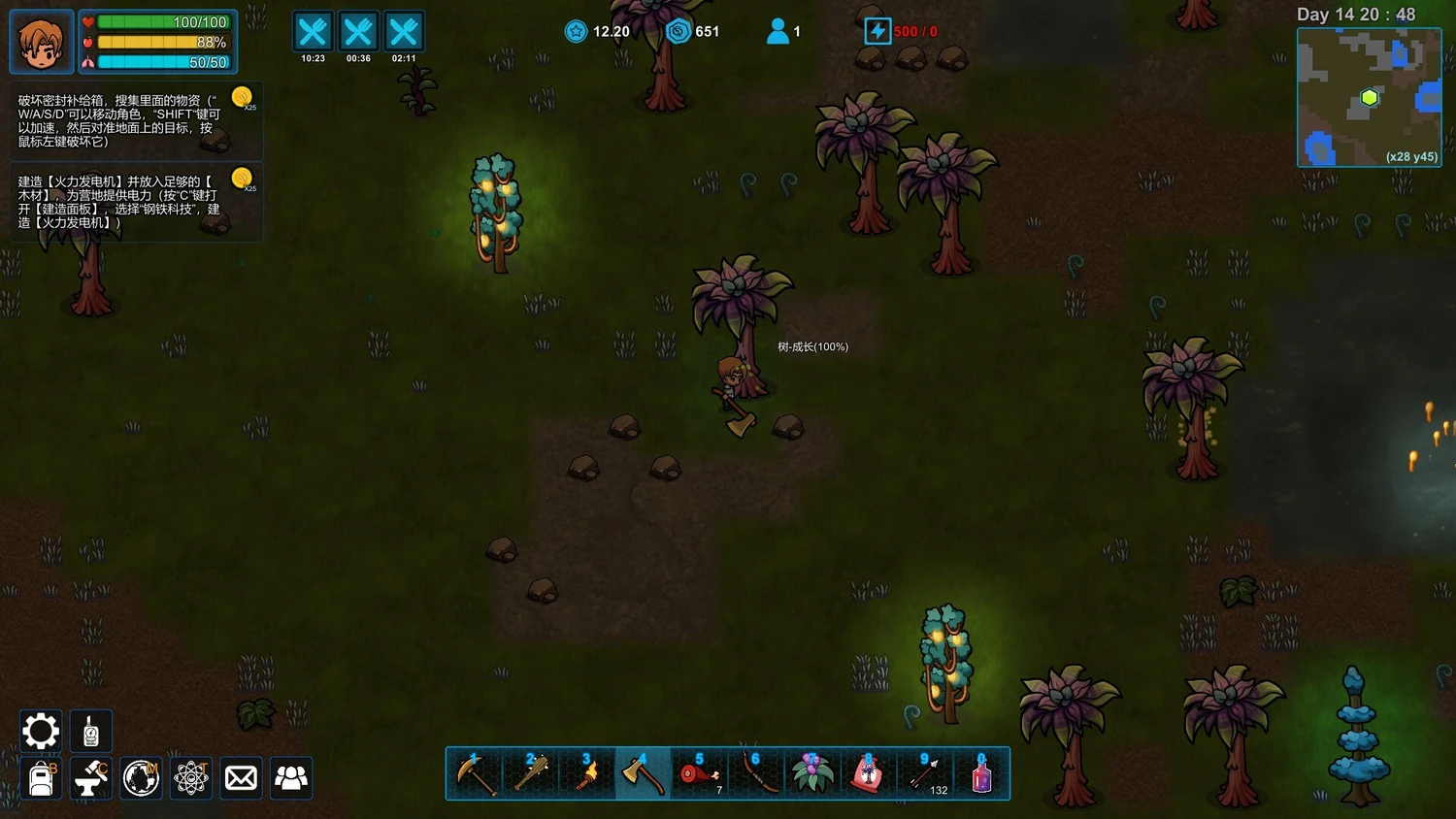The image size is (1456, 819).
Task: Check the mail envelope inbox
Action: coord(241,778)
